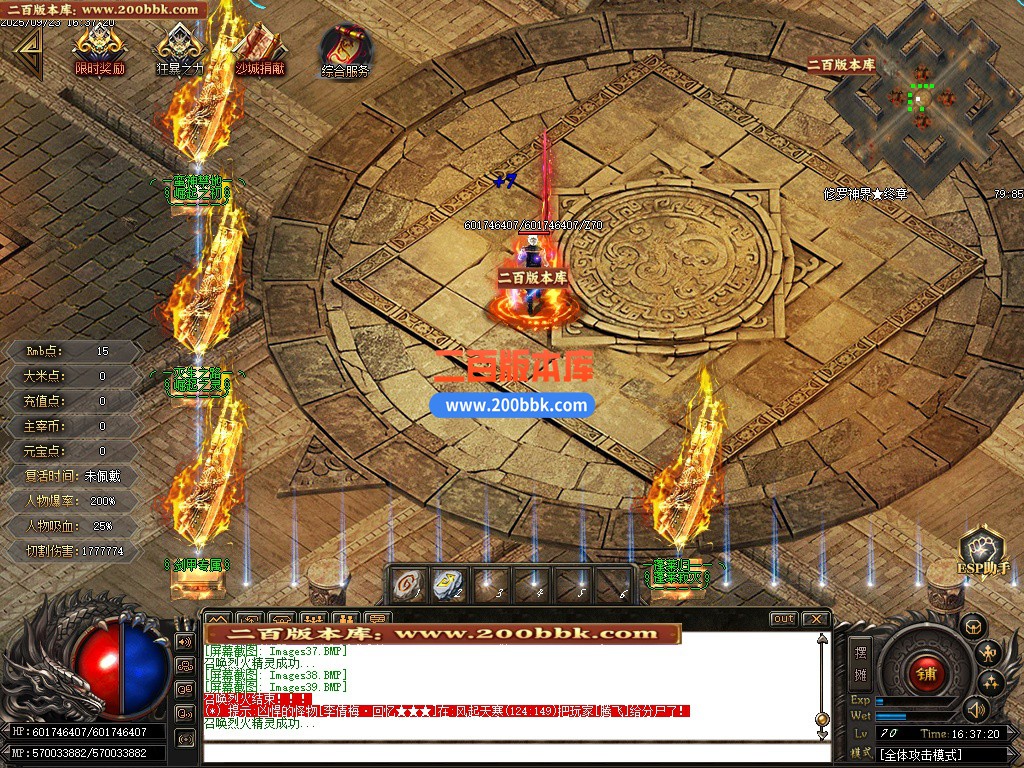This screenshot has width=1024, height=768.
Task: Close the chat panel with the X button
Action: 814,619
